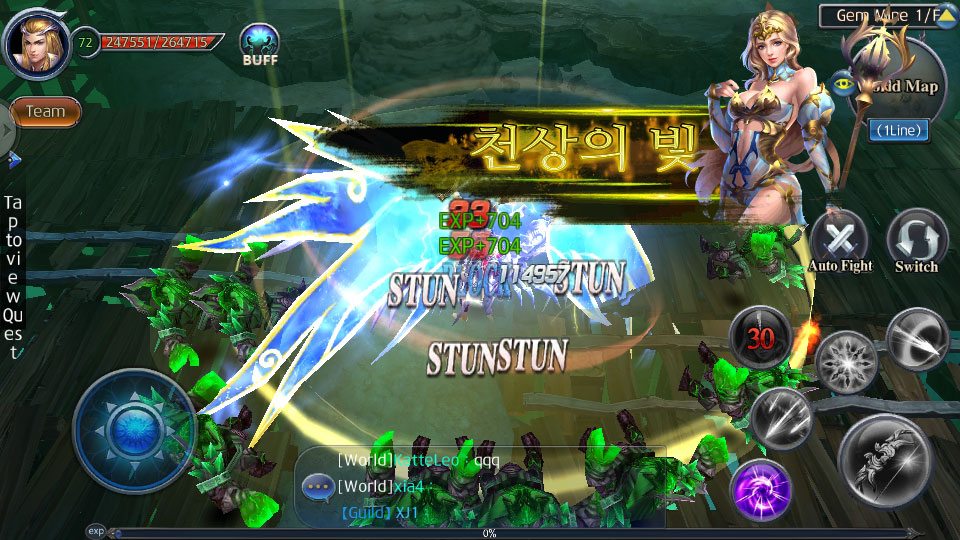
Task: Use the main bow attack button
Action: 887,461
